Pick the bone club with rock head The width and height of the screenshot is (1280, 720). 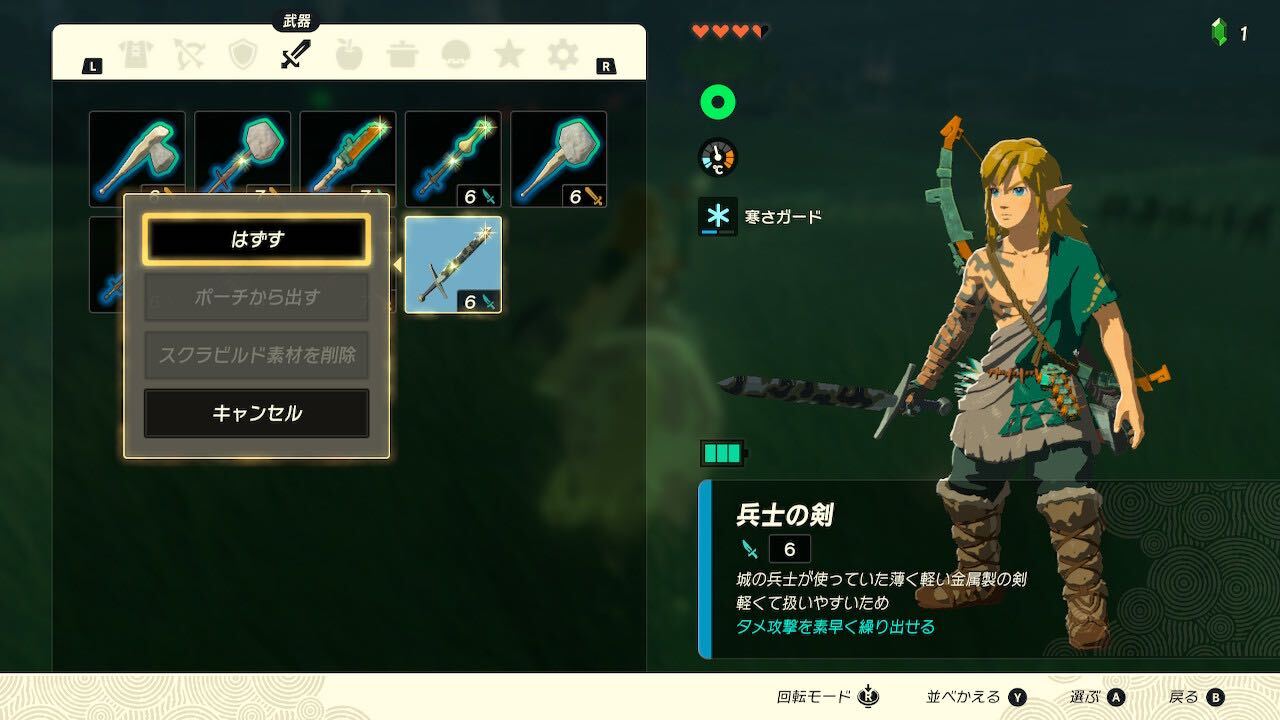558,159
